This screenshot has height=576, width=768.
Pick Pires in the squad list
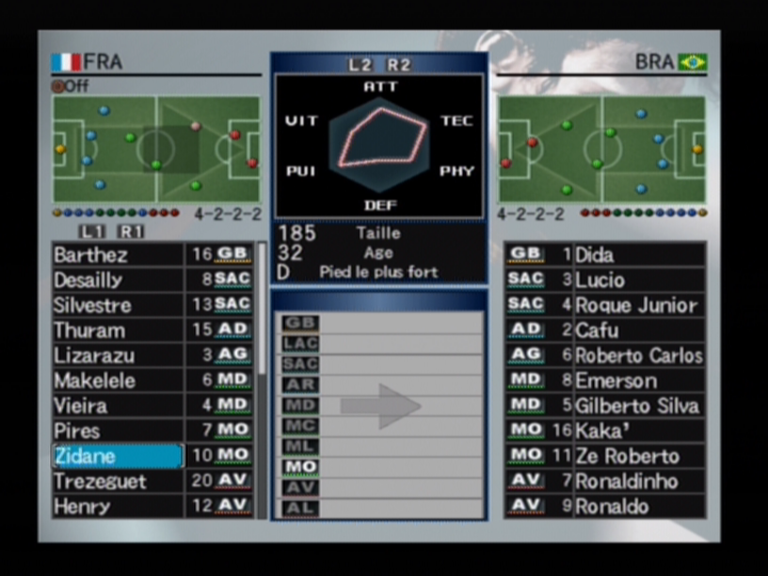[118, 431]
